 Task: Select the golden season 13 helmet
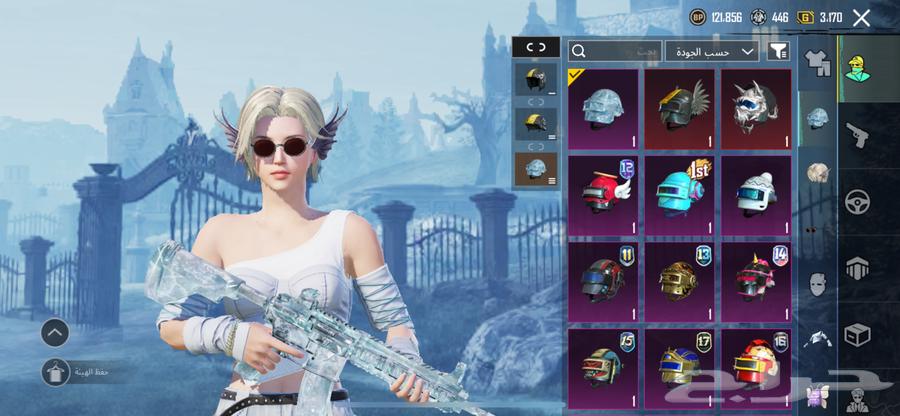click(679, 281)
